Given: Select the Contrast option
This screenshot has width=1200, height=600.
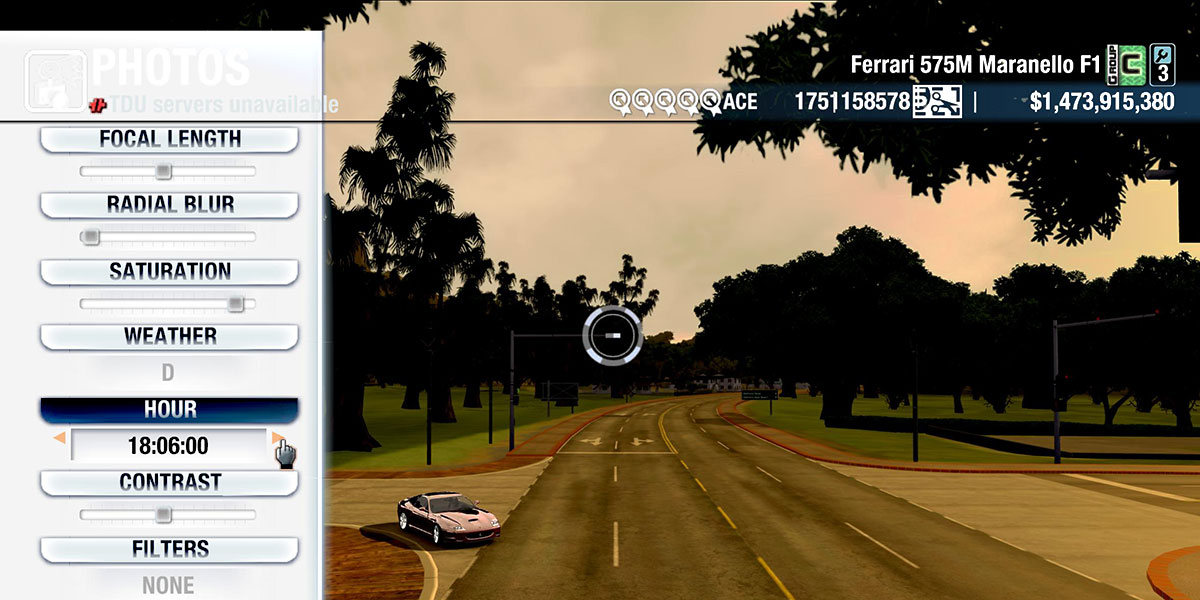Looking at the screenshot, I should click(169, 482).
